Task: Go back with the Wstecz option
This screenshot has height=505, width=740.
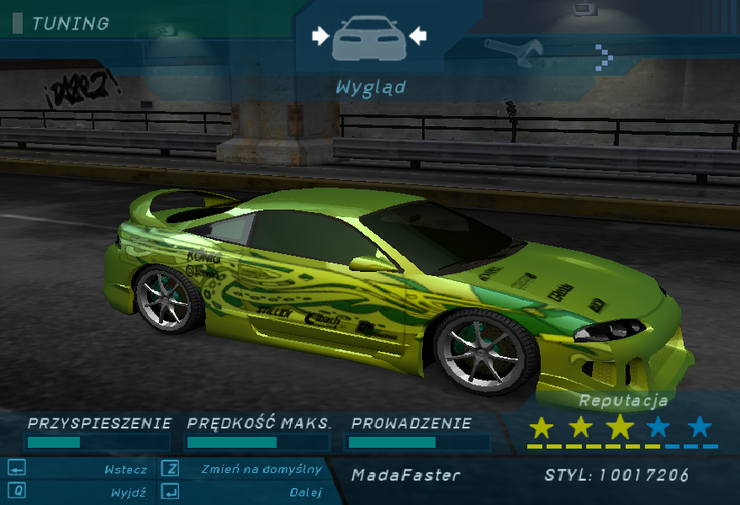Action: tap(125, 469)
